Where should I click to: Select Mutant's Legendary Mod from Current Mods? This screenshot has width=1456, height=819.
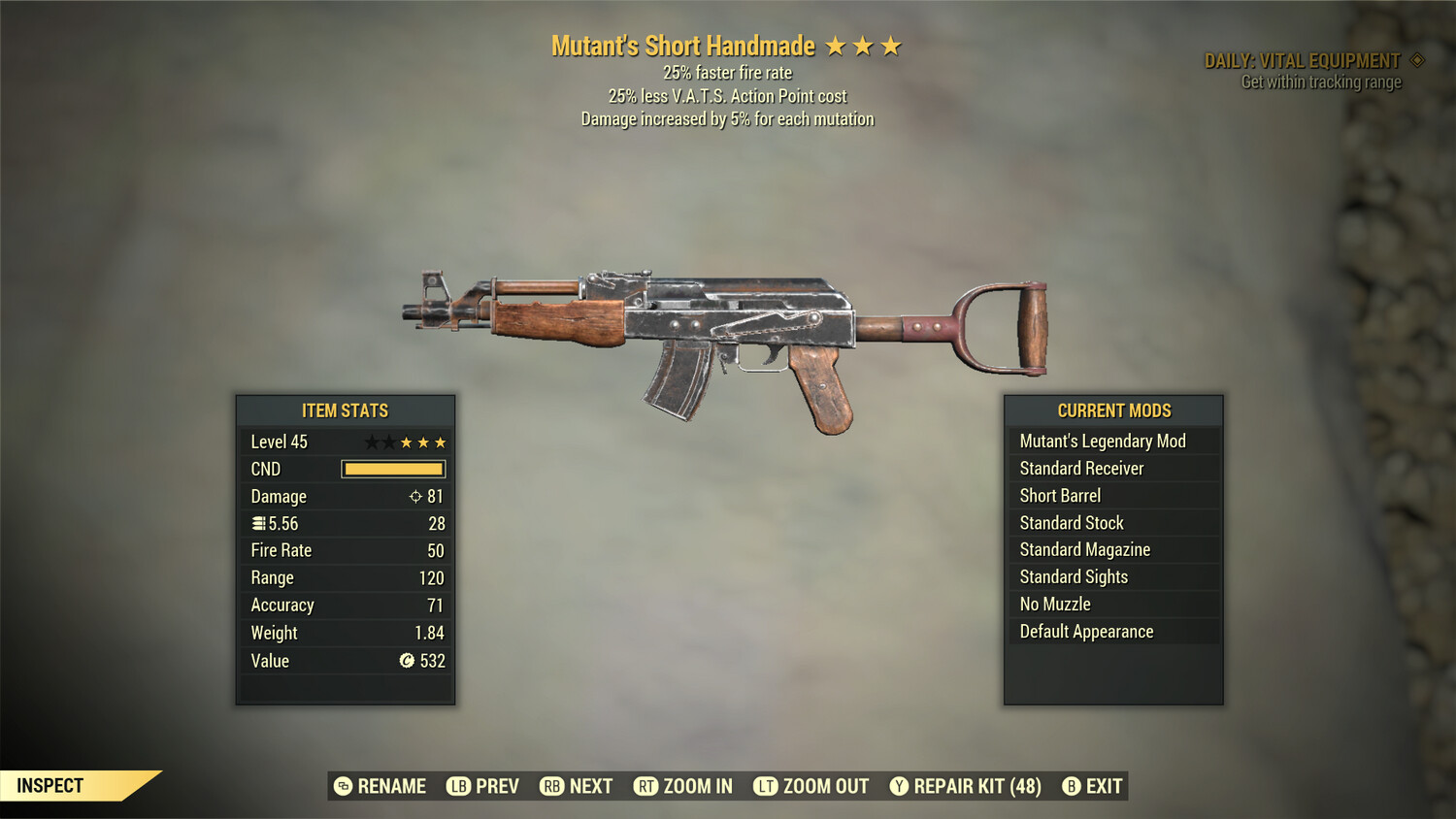pyautogui.click(x=1102, y=441)
